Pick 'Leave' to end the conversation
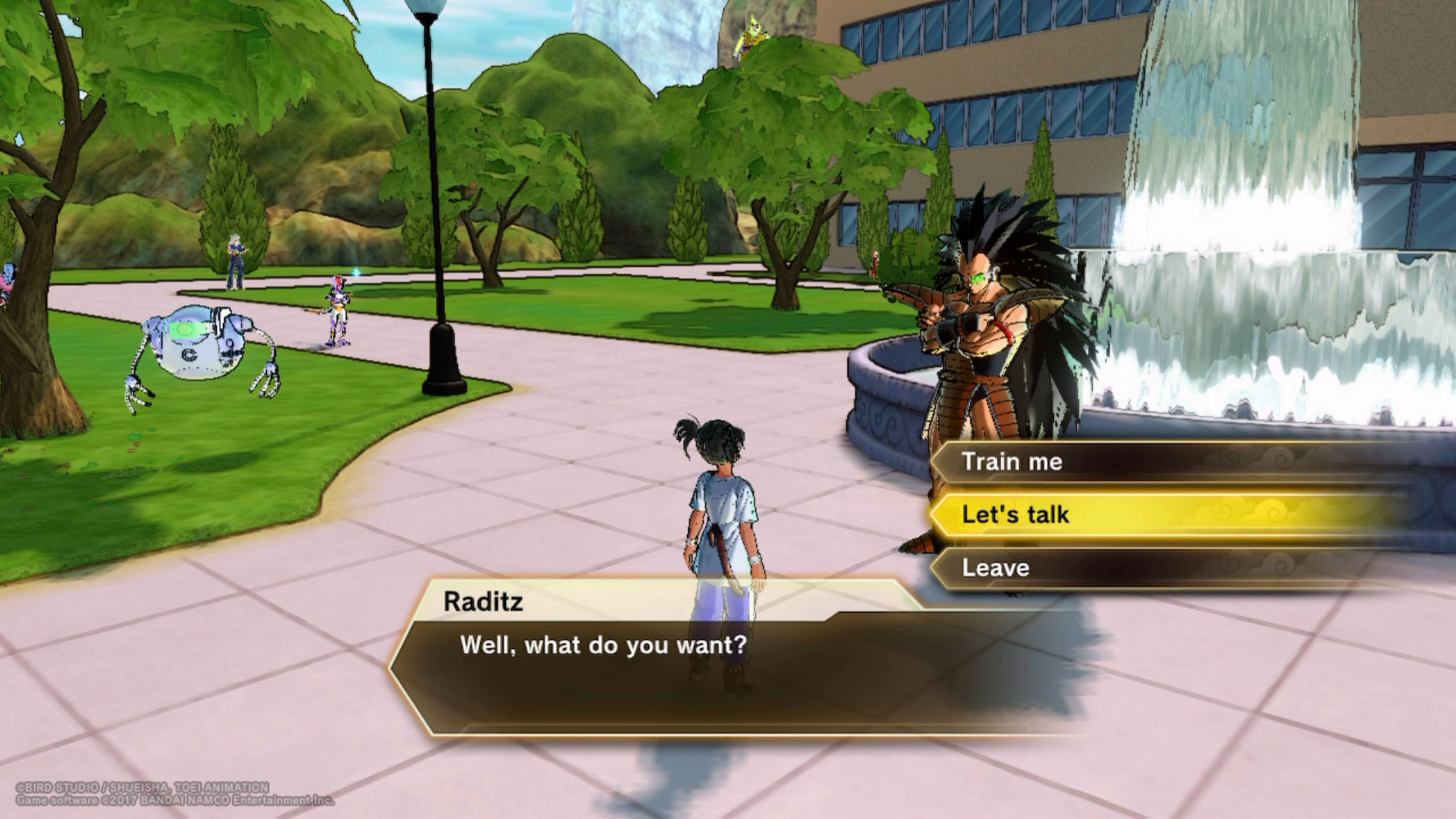 point(996,568)
